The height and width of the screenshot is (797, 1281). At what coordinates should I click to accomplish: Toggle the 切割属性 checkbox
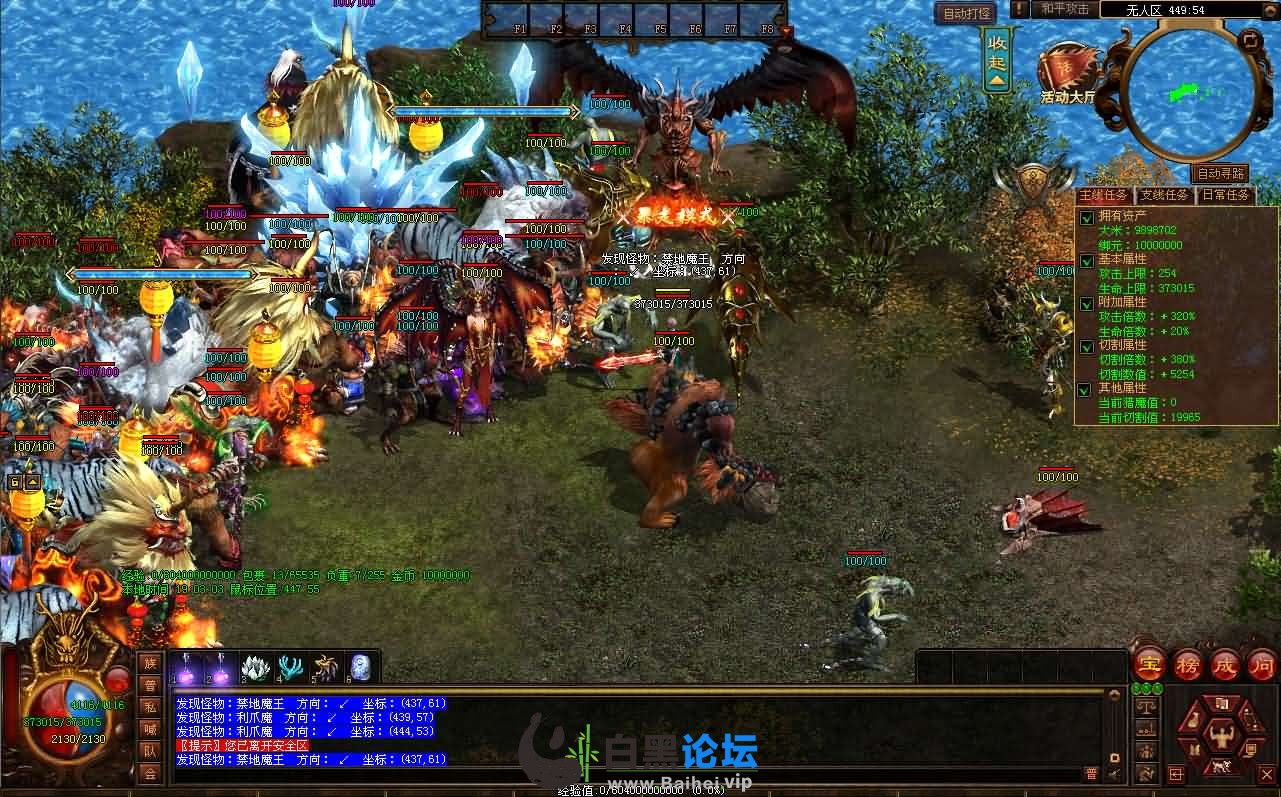(x=1087, y=347)
